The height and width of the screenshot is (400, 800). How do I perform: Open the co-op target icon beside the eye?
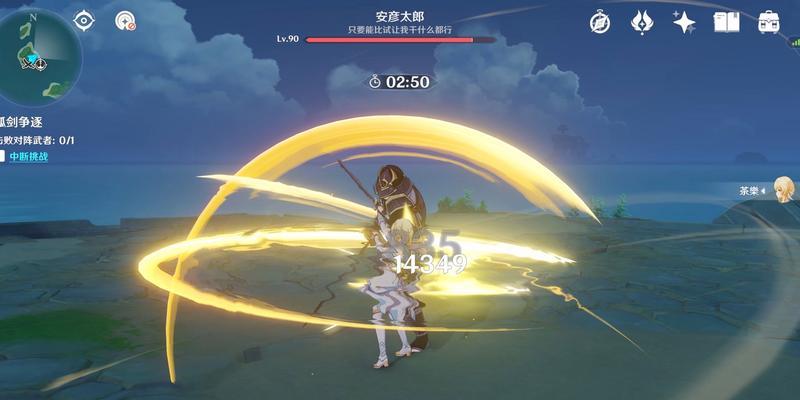click(x=125, y=21)
